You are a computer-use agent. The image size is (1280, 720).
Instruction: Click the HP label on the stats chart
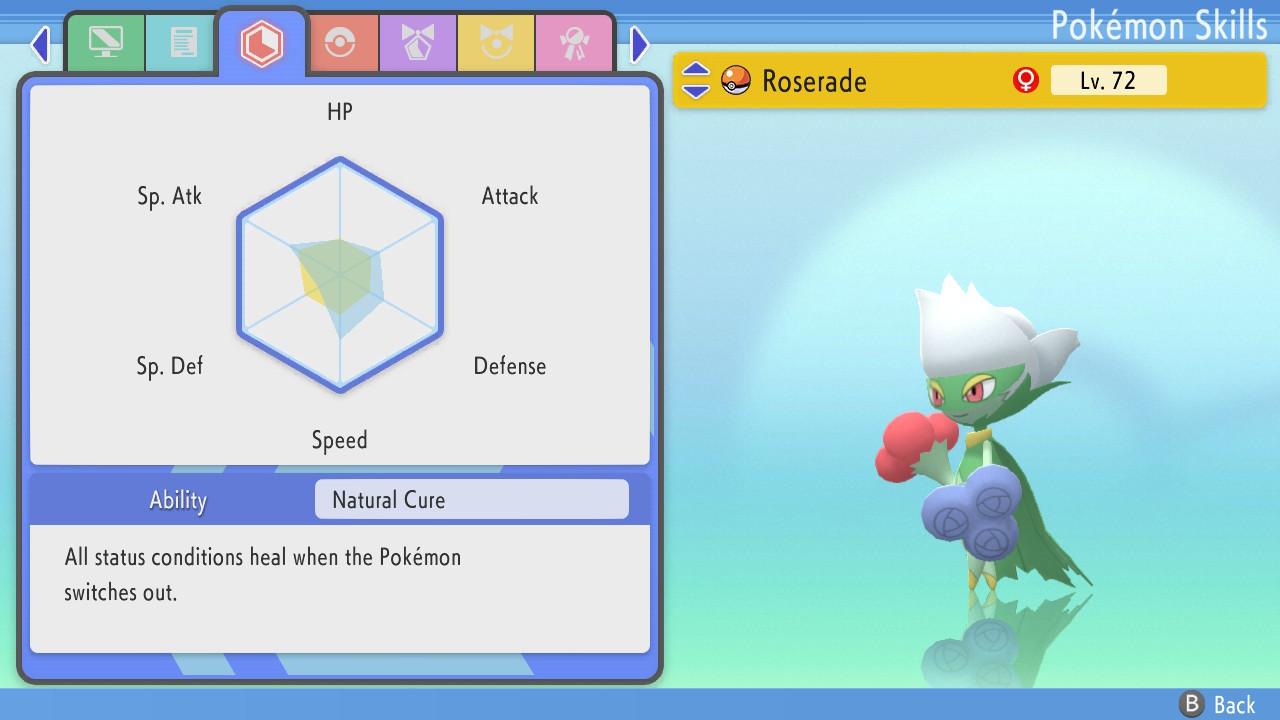(339, 112)
